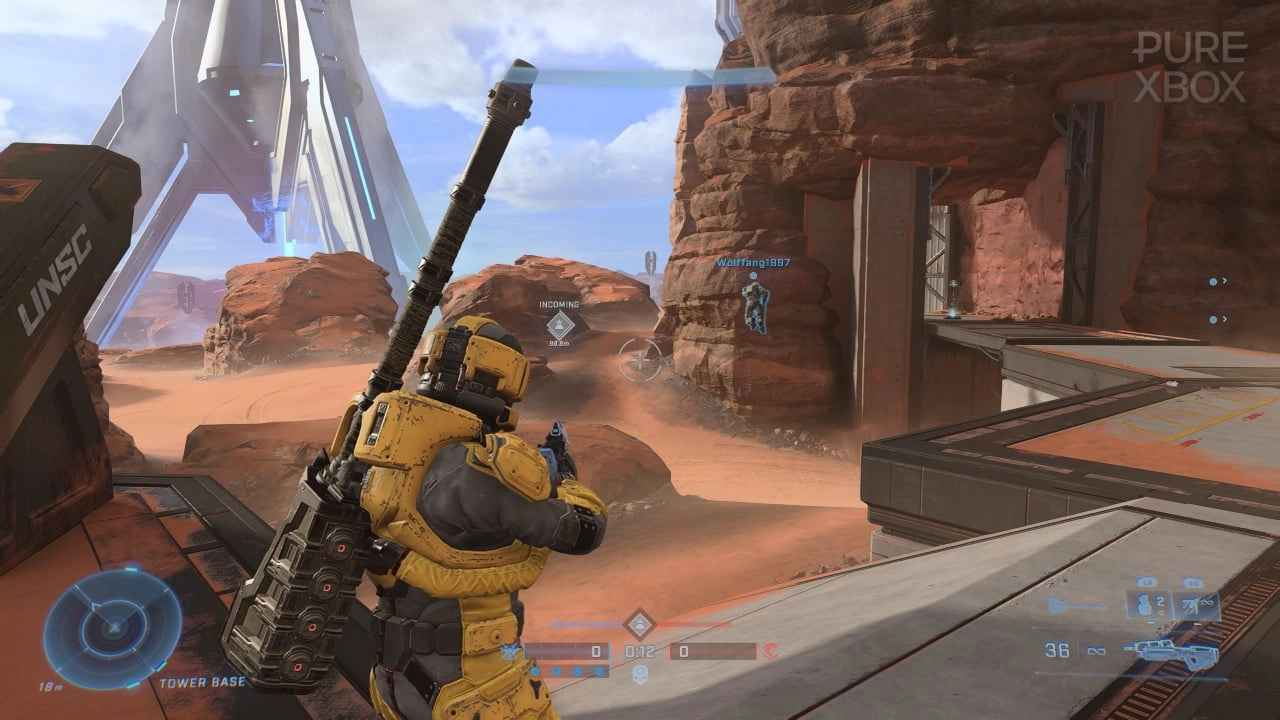
Task: Select the battle rifle weapon icon
Action: tap(1174, 652)
